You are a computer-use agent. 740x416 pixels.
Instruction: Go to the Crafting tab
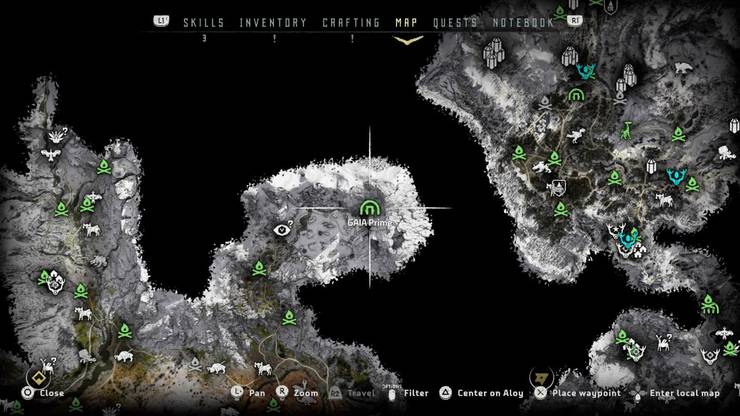(x=351, y=22)
